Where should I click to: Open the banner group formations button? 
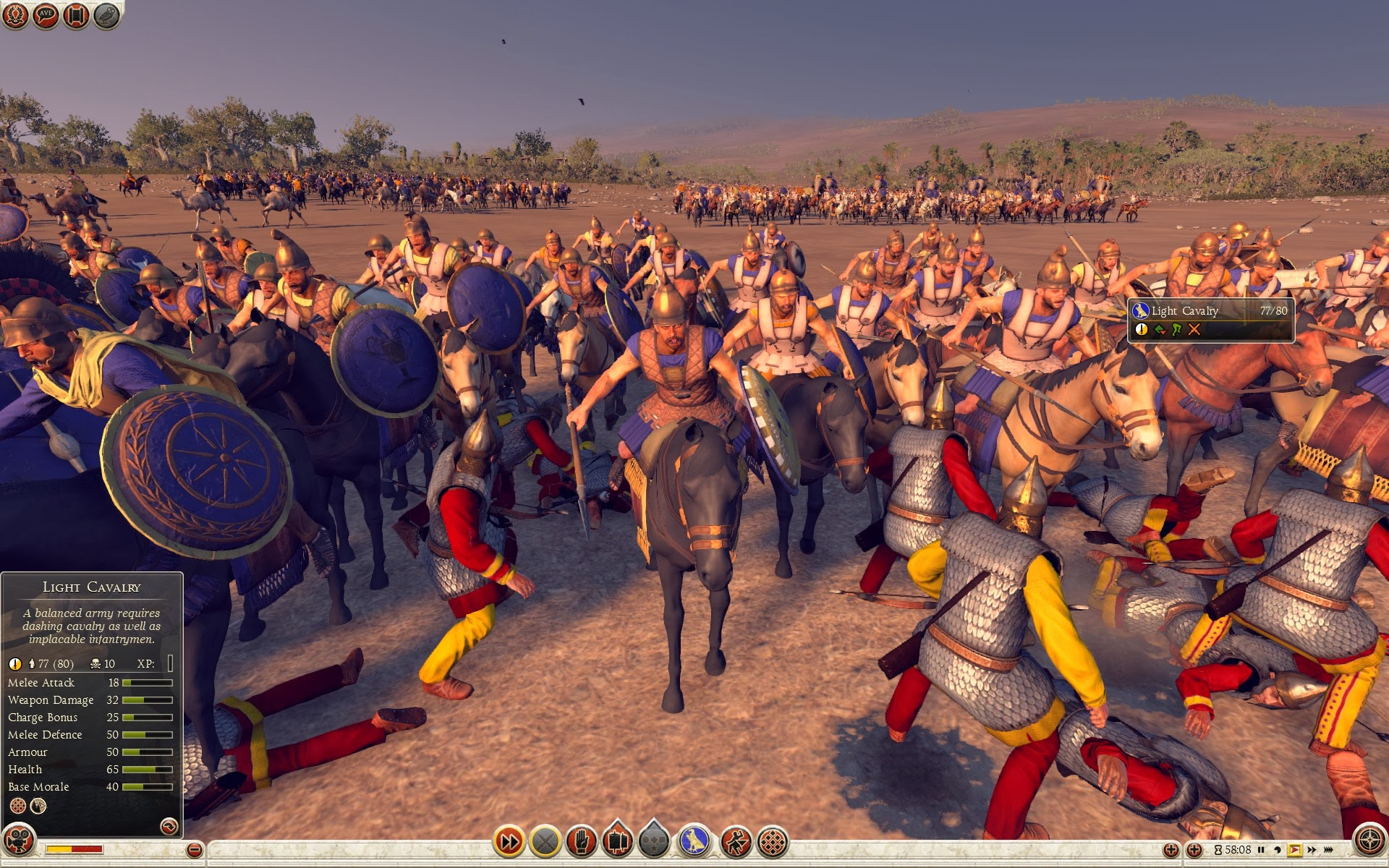click(x=617, y=841)
